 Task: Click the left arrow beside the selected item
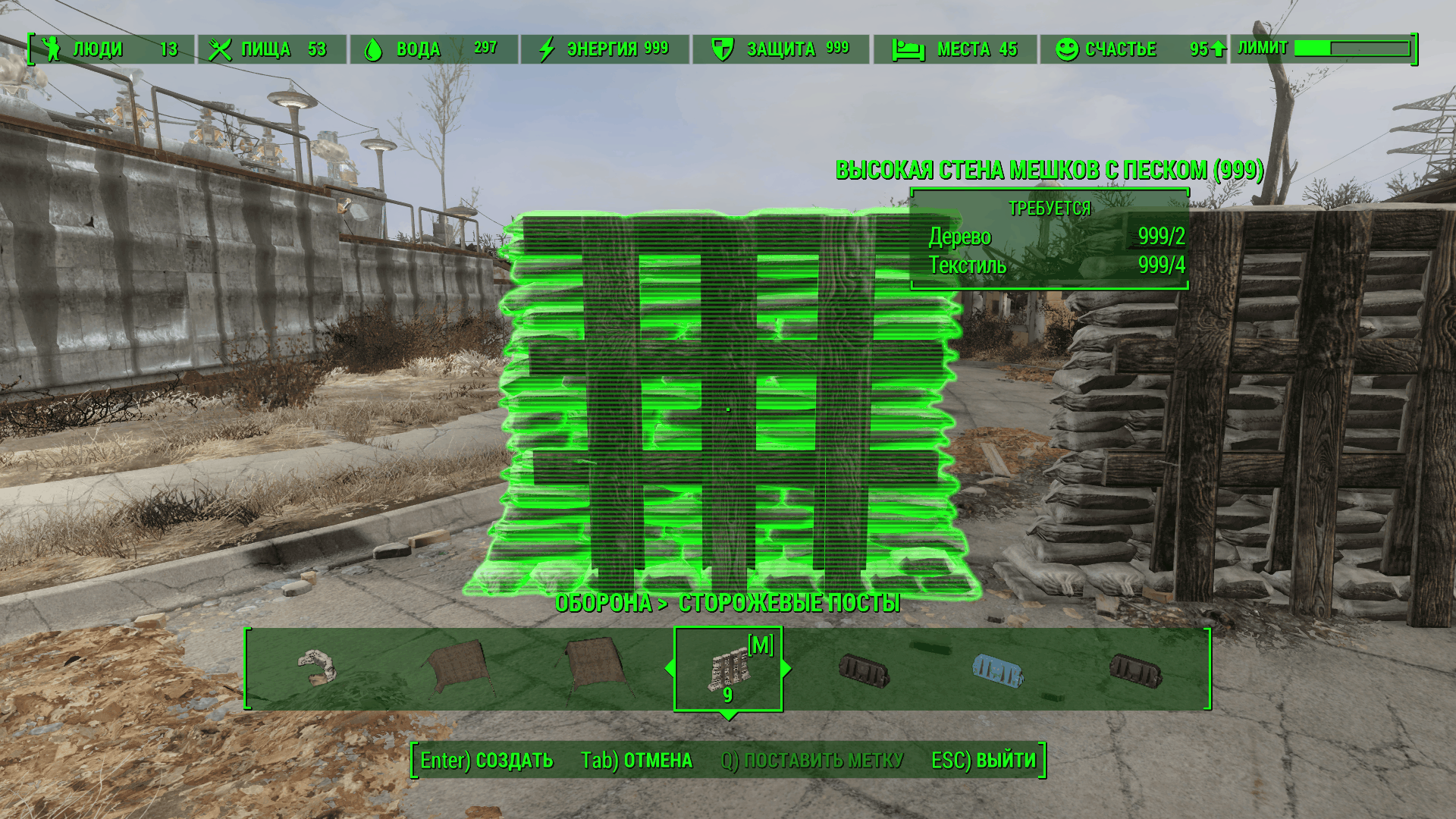669,668
